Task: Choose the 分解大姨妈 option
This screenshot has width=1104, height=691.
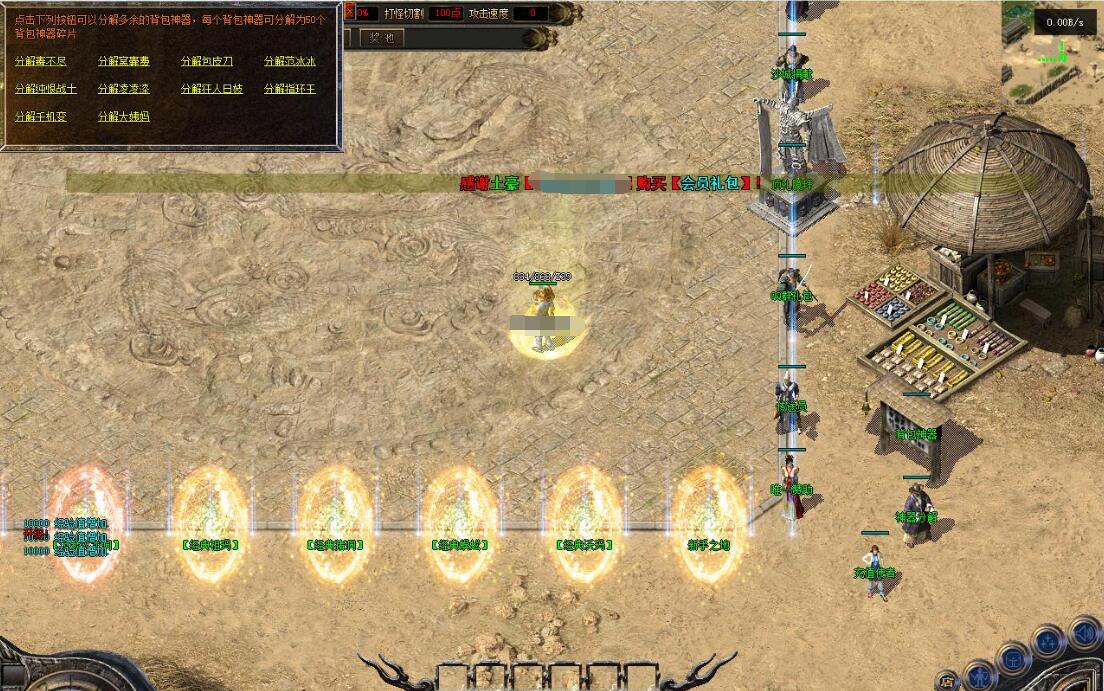Action: coord(124,117)
